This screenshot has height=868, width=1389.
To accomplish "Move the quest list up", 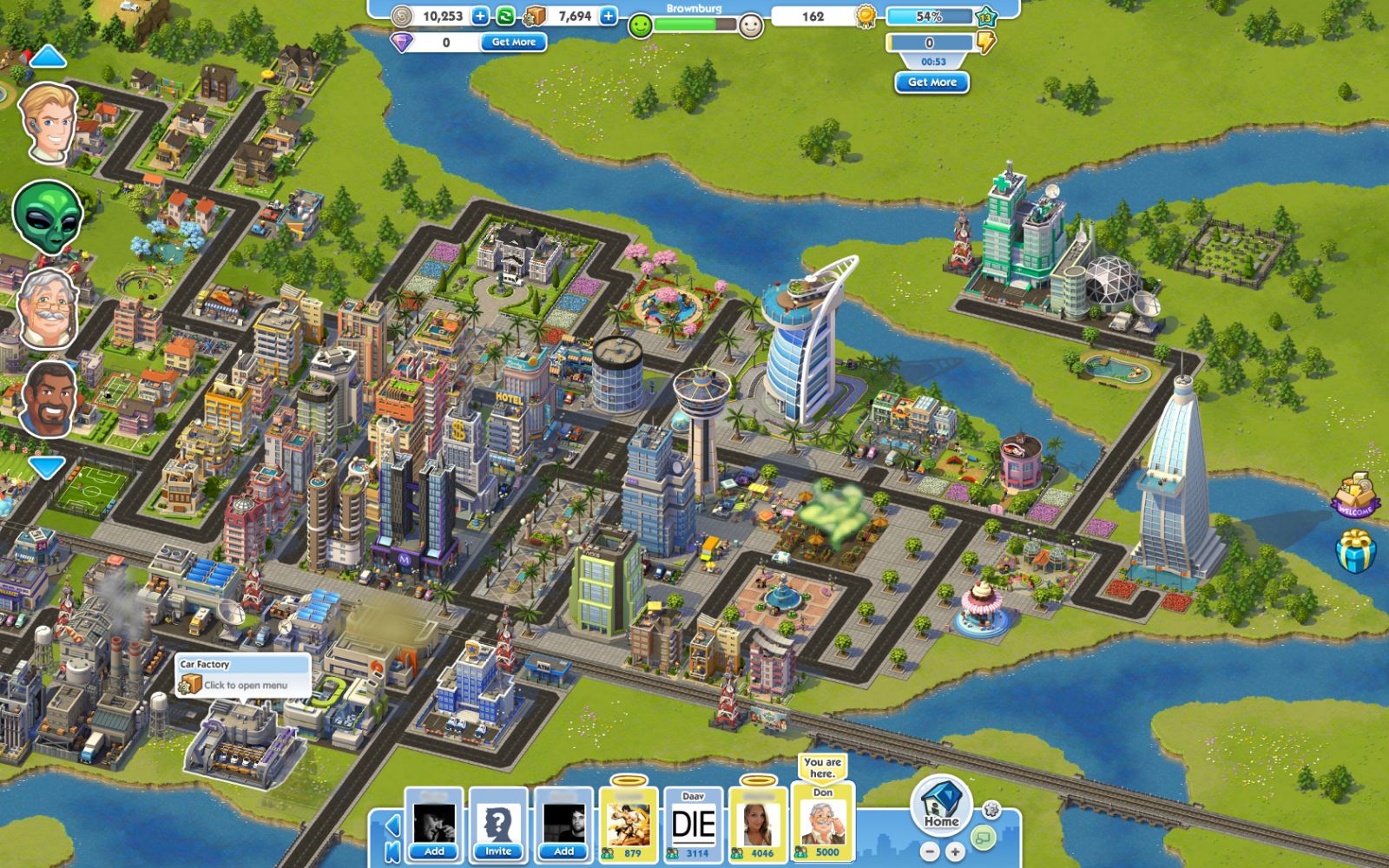I will point(48,58).
